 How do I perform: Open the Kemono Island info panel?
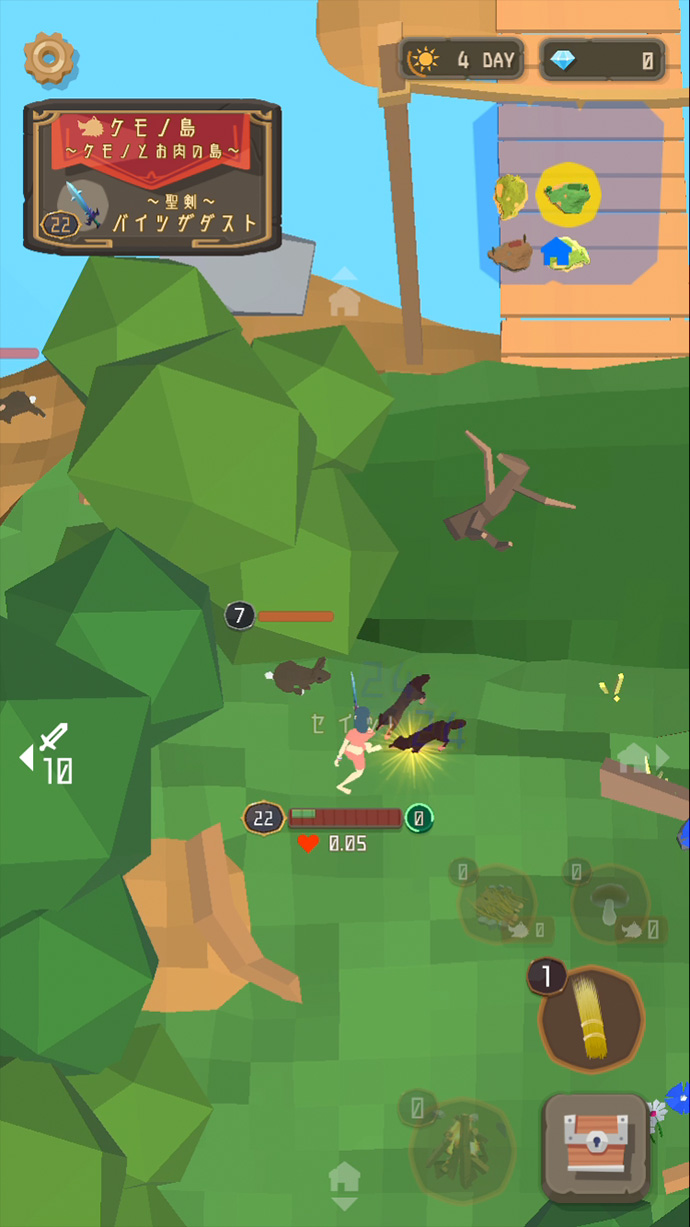click(152, 175)
